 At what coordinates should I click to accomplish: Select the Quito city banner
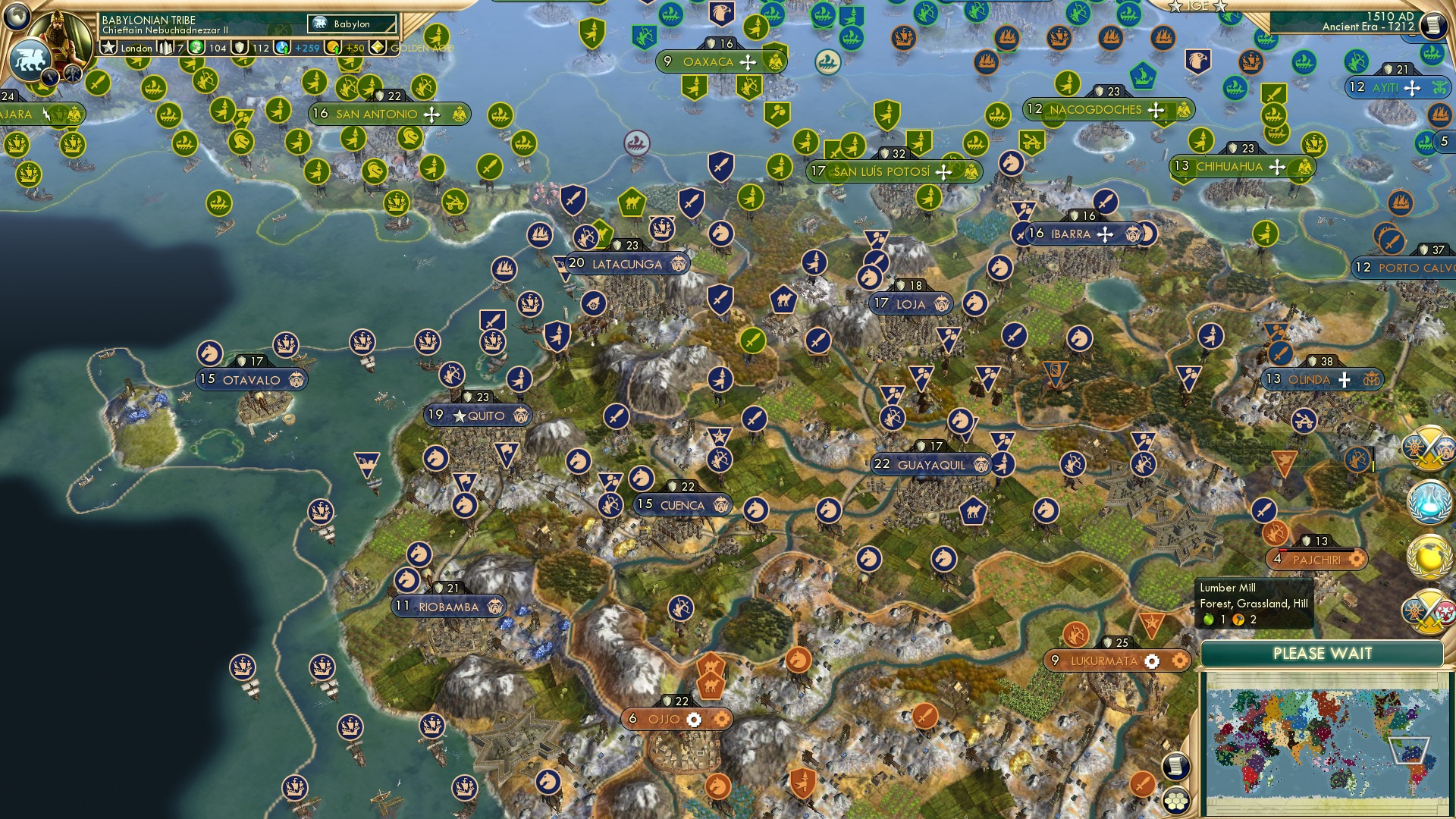point(478,416)
